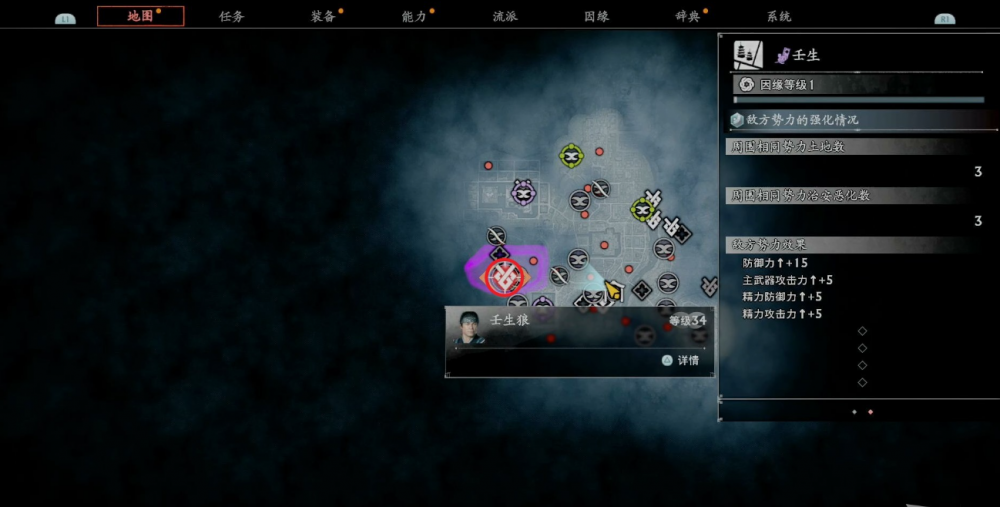Switch to the 任务 tab
The height and width of the screenshot is (507, 1000).
click(x=232, y=16)
